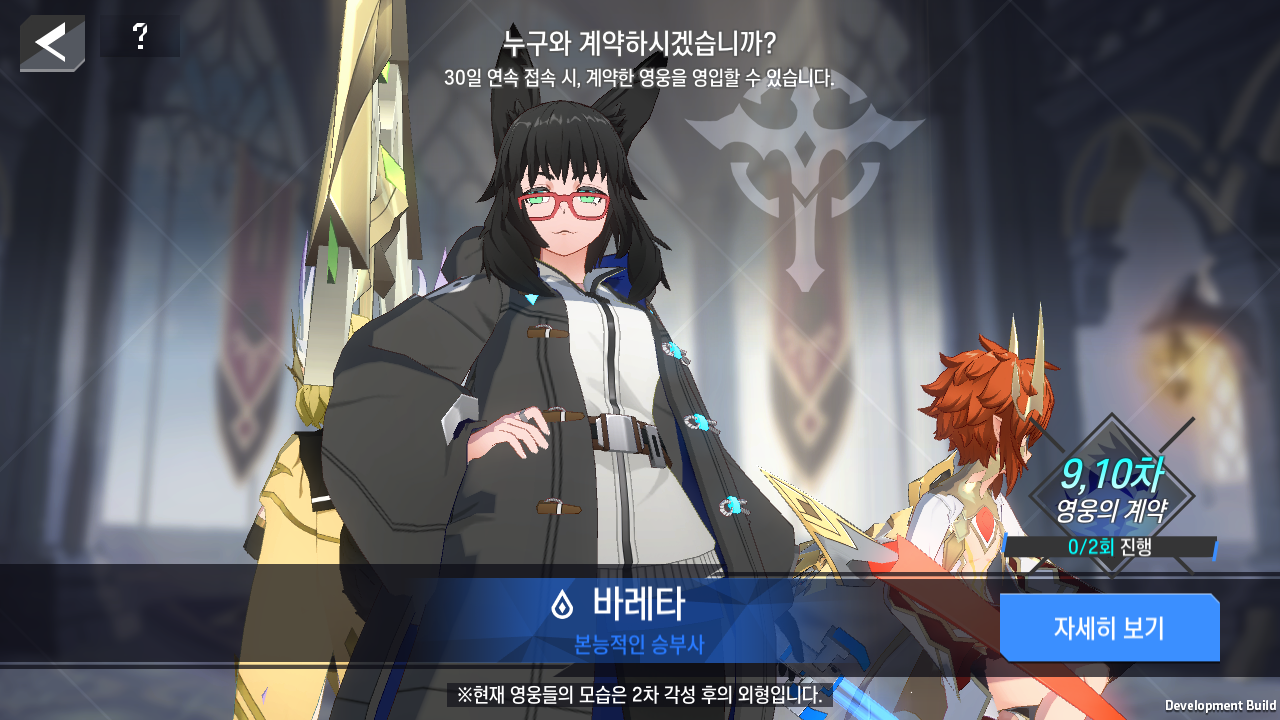This screenshot has height=720, width=1280.
Task: Click the 자세히 보기 details button
Action: tap(1109, 628)
